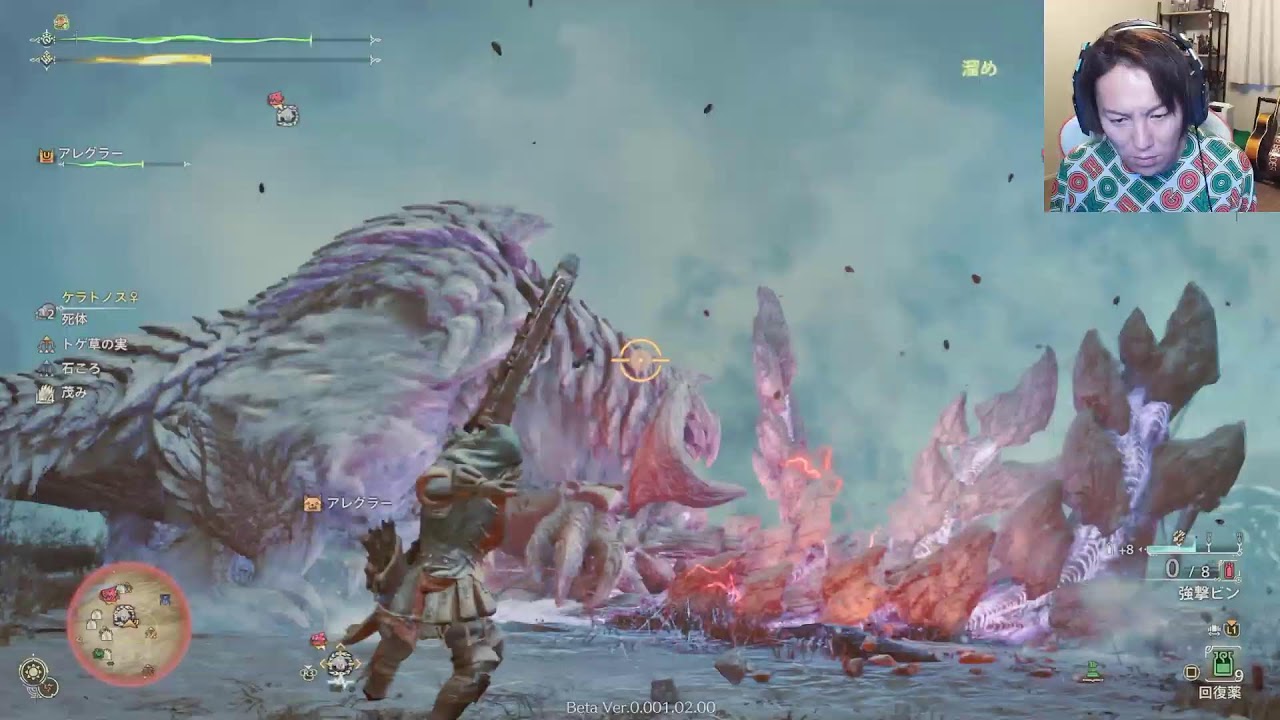Select the 回復薬 potion item slot

(x=1221, y=663)
